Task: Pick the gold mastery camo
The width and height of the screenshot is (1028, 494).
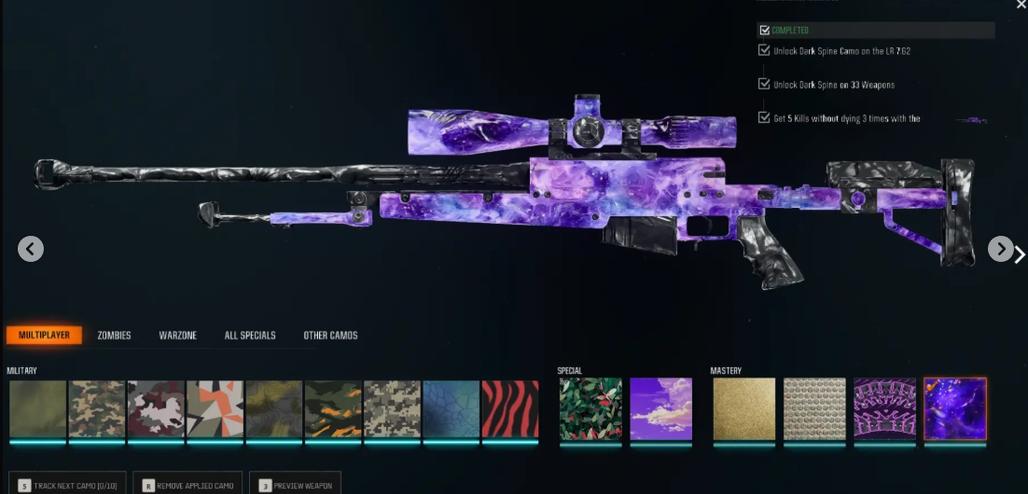Action: click(744, 408)
